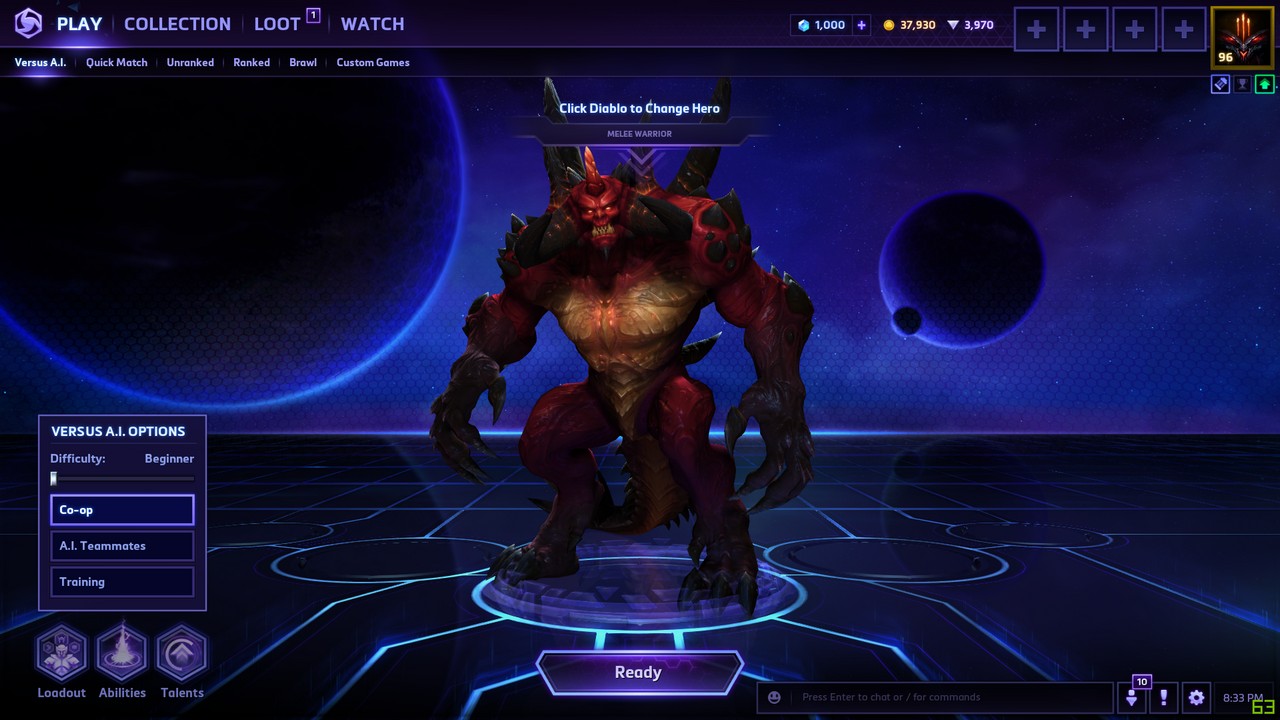Adjust the Difficulty slider handle

pyautogui.click(x=54, y=479)
